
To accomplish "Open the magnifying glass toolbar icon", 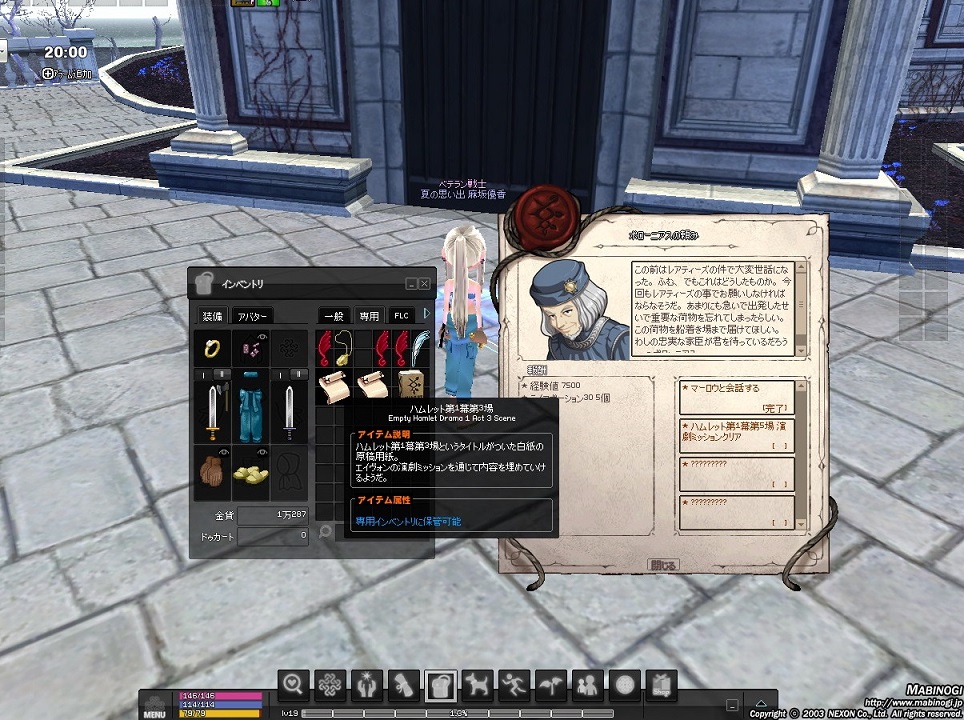I will point(293,684).
